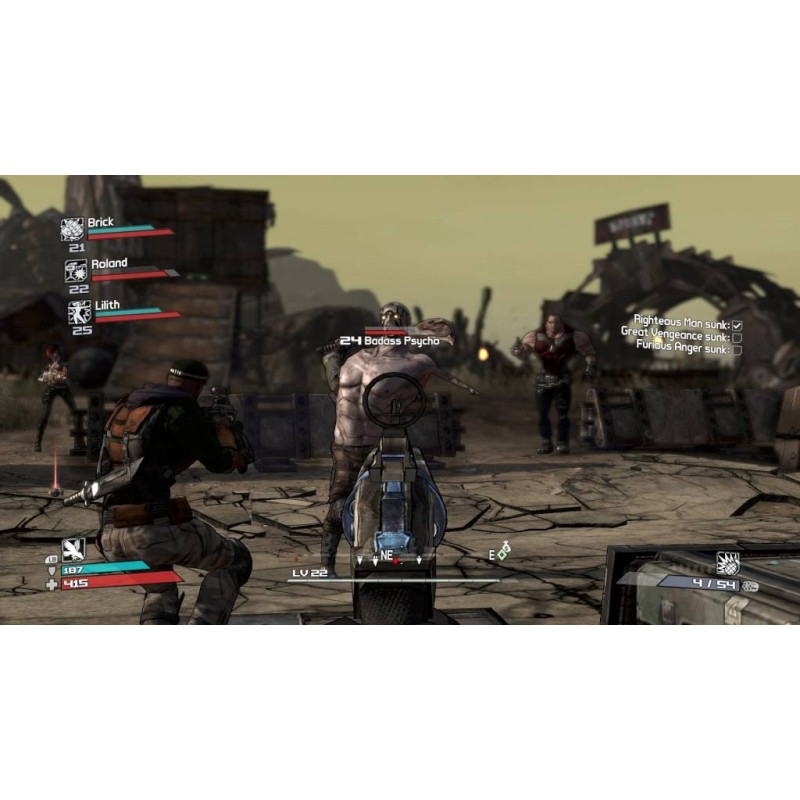The height and width of the screenshot is (800, 800).
Task: Select Roland's class icon in party list
Action: (x=75, y=270)
